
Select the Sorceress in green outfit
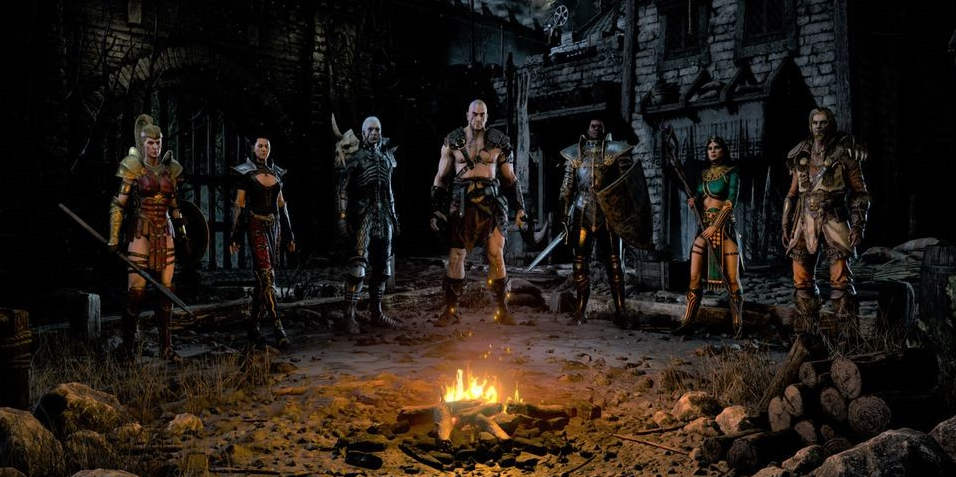tap(715, 225)
